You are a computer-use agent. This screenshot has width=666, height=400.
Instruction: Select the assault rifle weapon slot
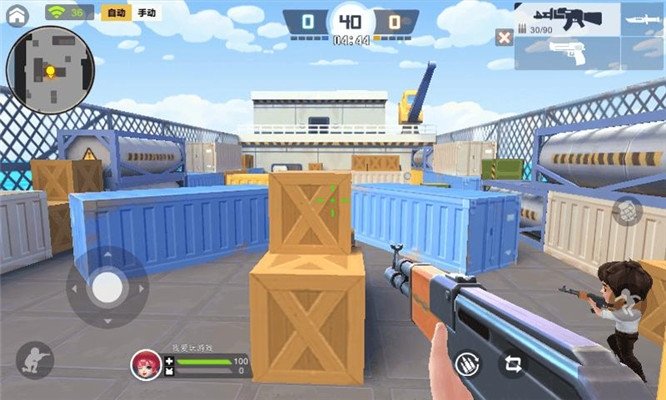click(x=566, y=18)
